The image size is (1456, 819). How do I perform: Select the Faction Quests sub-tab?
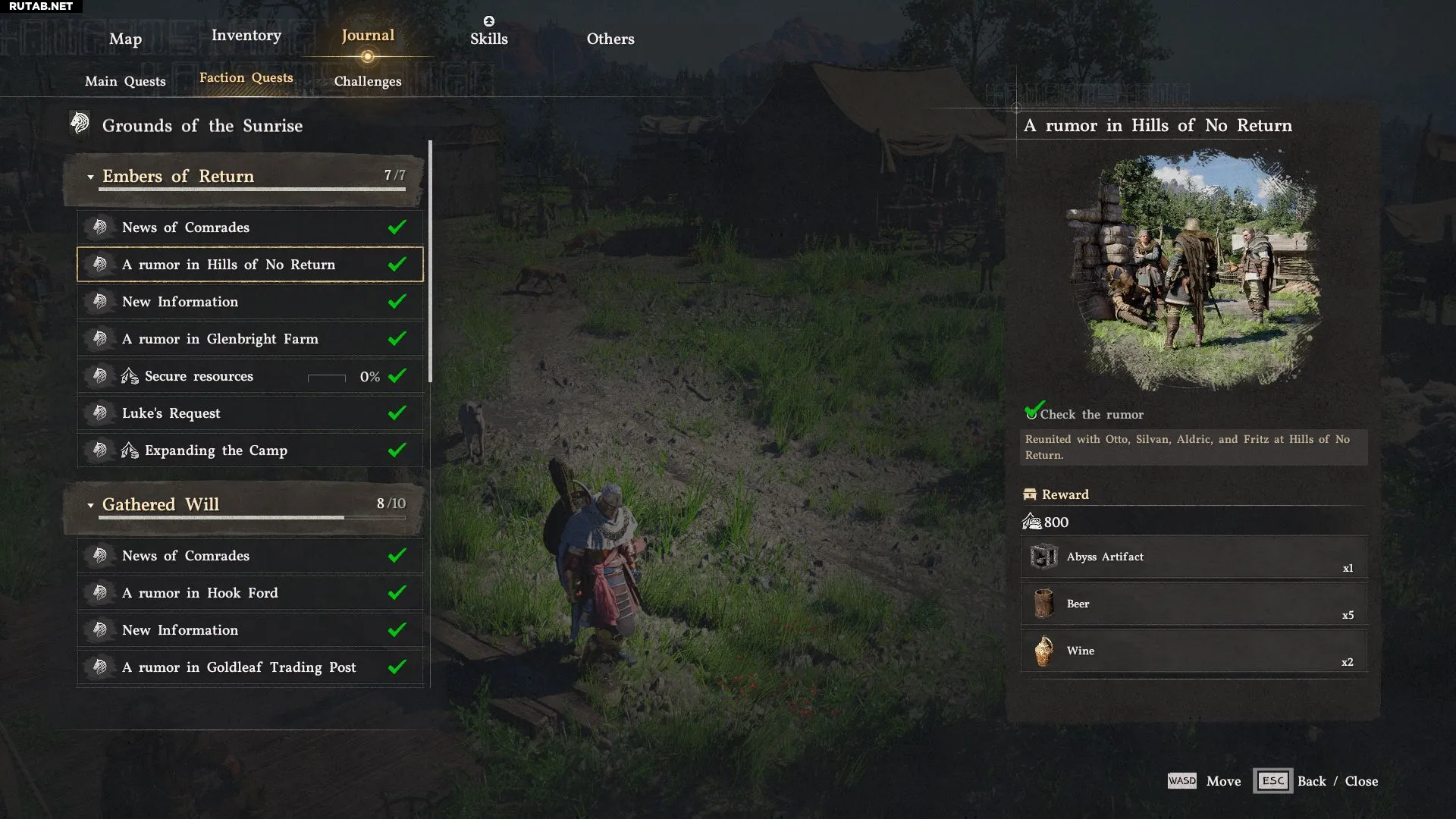pos(246,77)
